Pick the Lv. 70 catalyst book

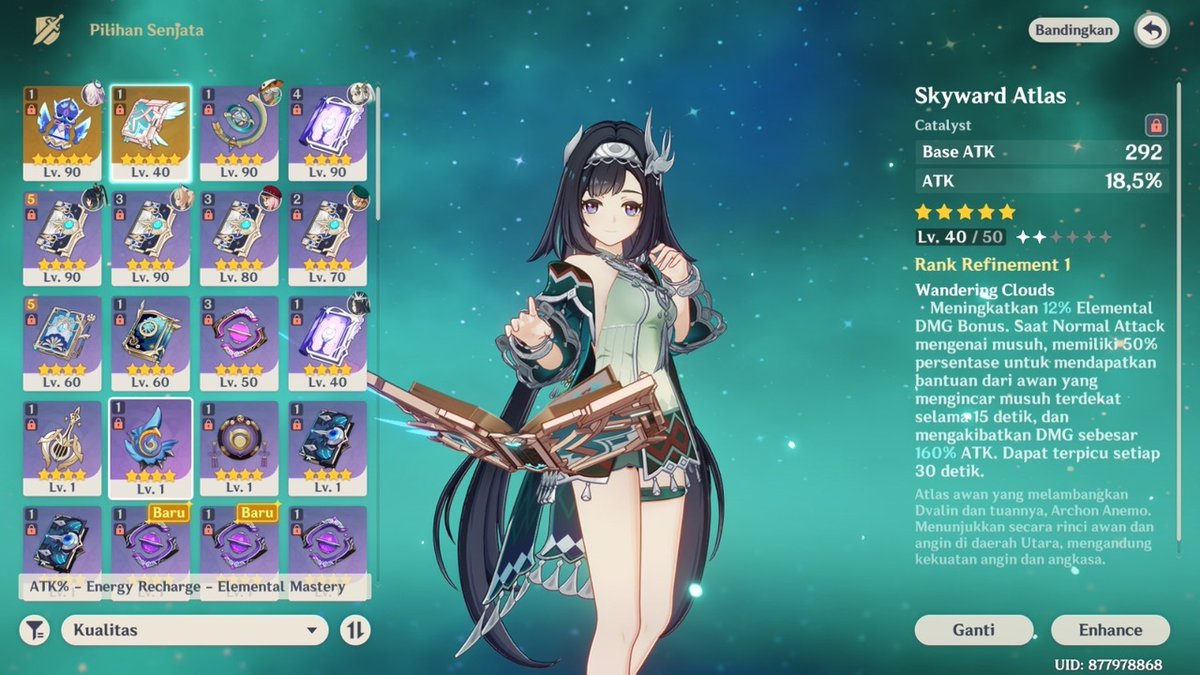(327, 236)
